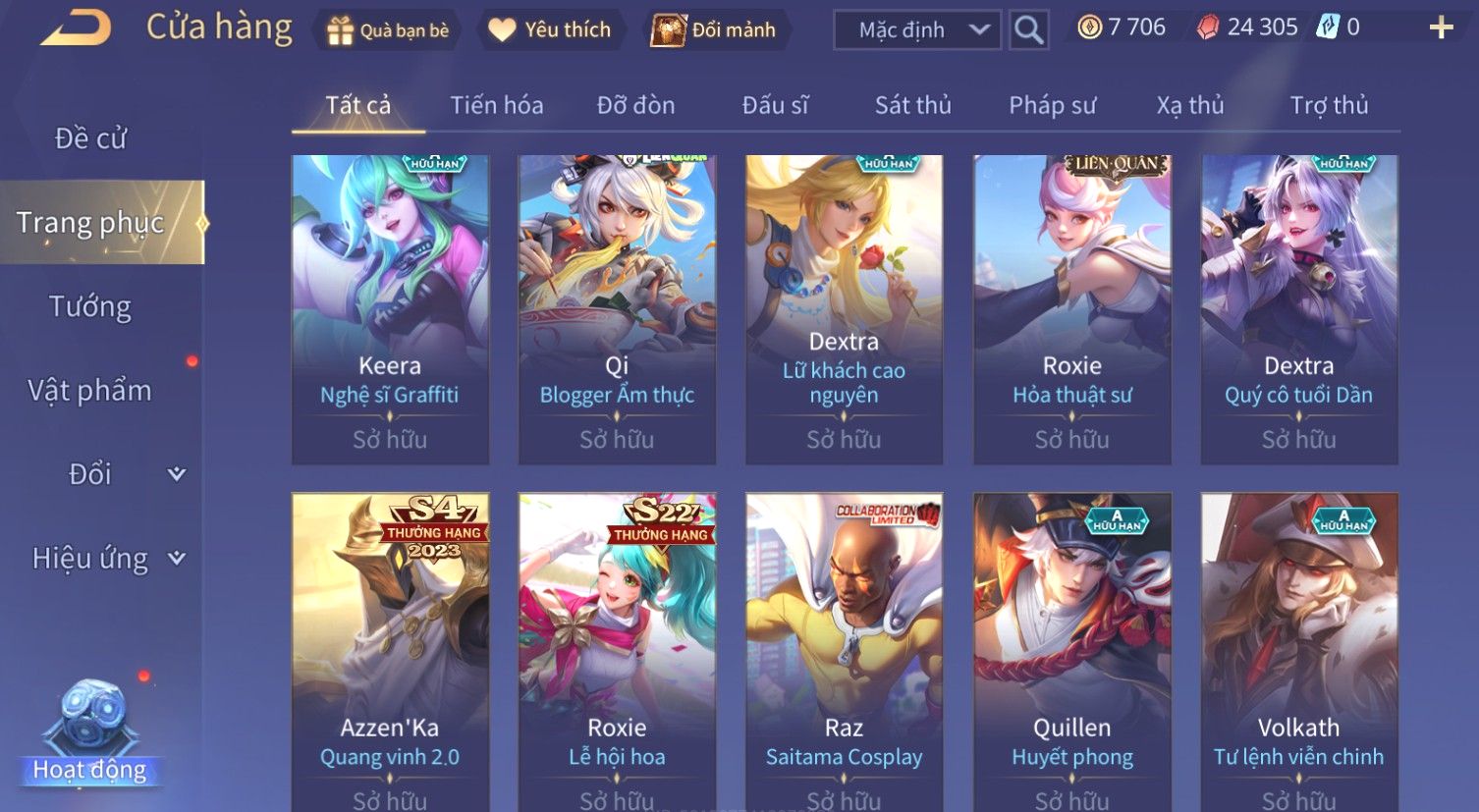This screenshot has width=1479, height=812.
Task: Select the Pháp sư category tab
Action: pyautogui.click(x=1052, y=105)
